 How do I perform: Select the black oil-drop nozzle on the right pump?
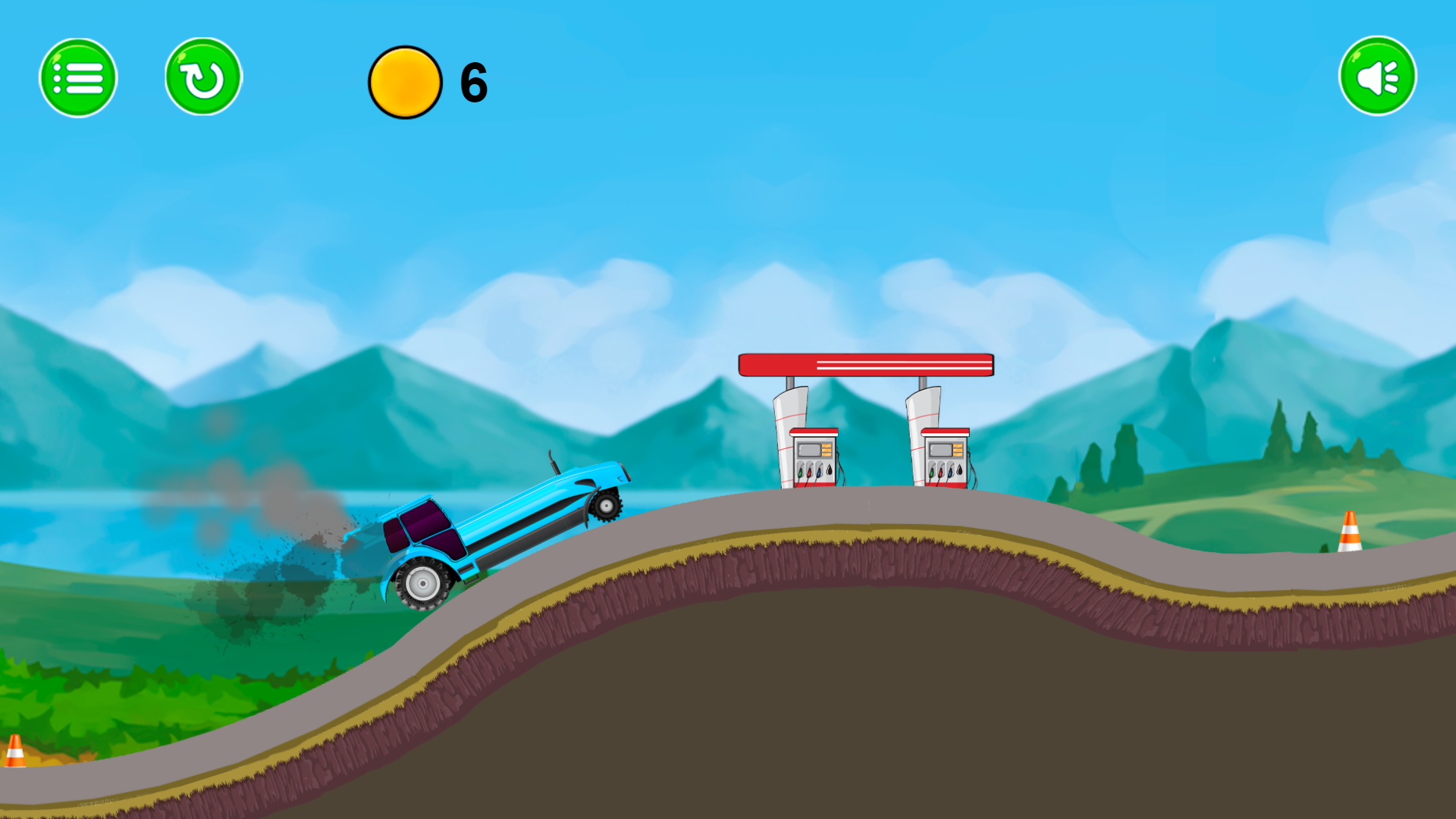coord(959,471)
